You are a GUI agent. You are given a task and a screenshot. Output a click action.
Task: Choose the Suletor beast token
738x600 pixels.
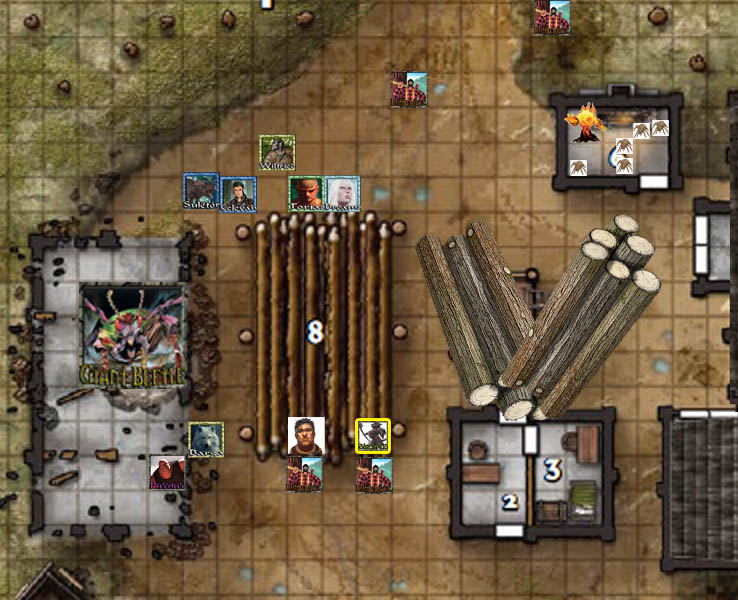coord(201,191)
